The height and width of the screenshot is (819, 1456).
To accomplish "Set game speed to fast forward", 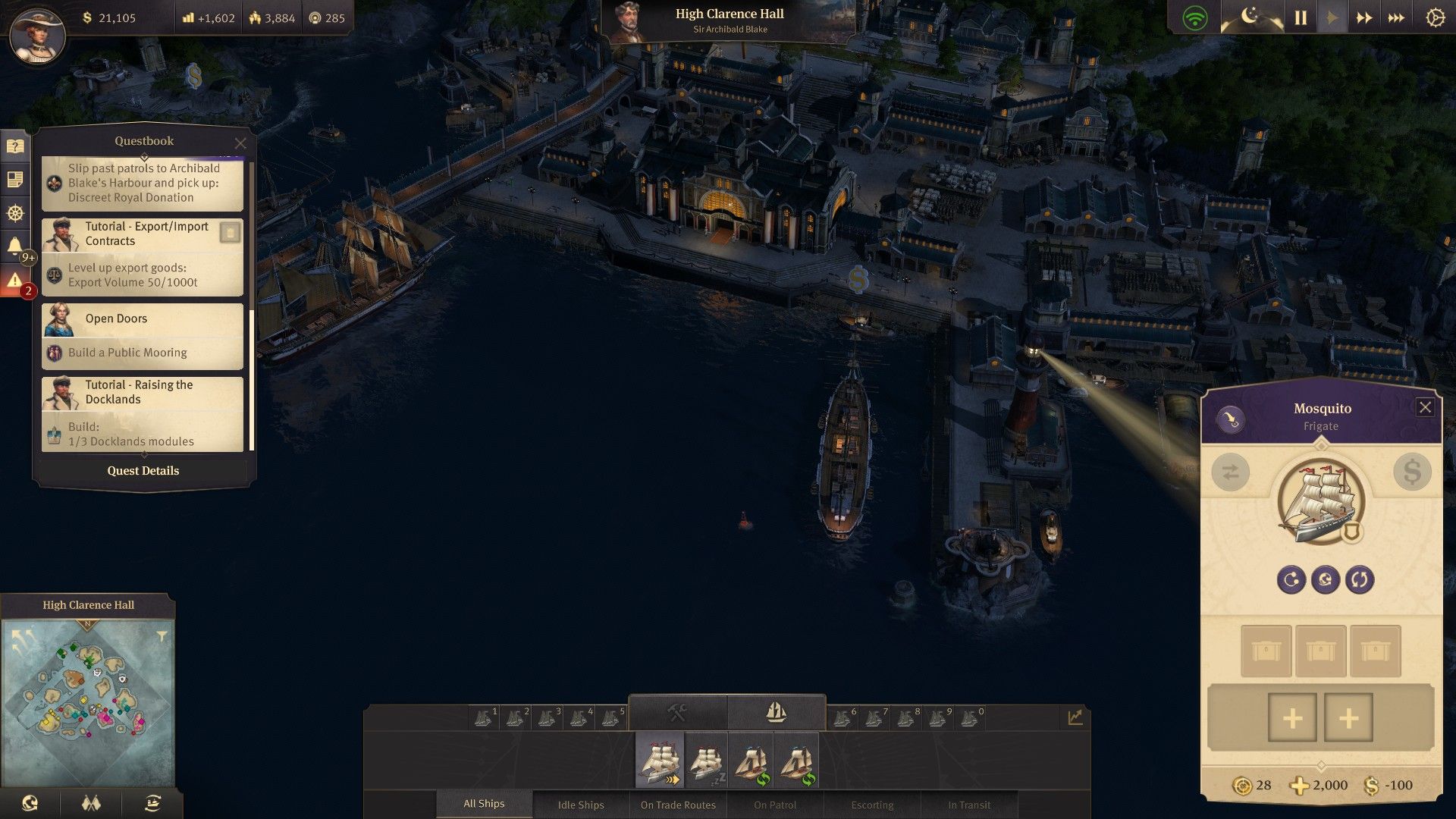I will click(1363, 18).
